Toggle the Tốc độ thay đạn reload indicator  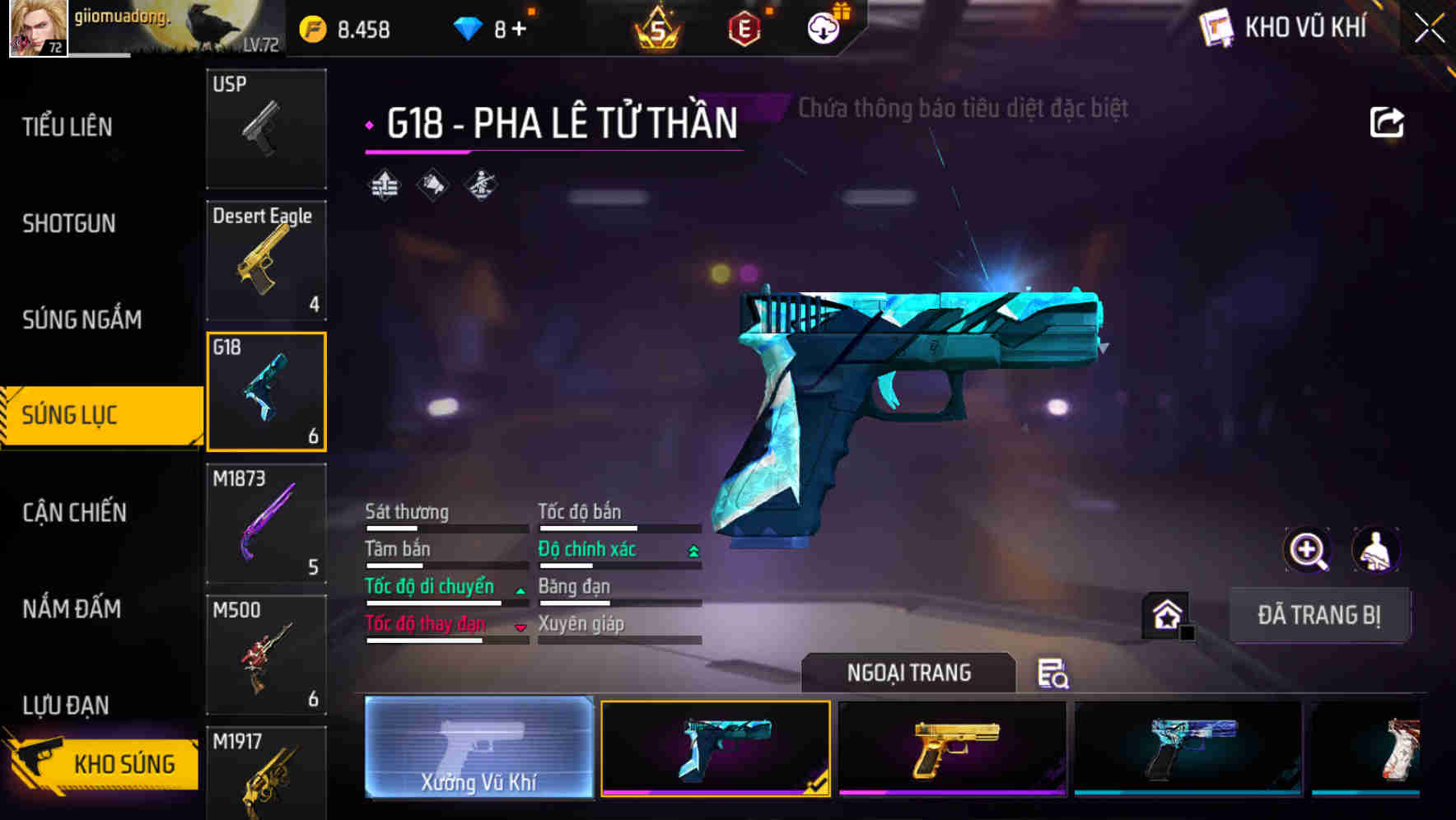coord(521,626)
